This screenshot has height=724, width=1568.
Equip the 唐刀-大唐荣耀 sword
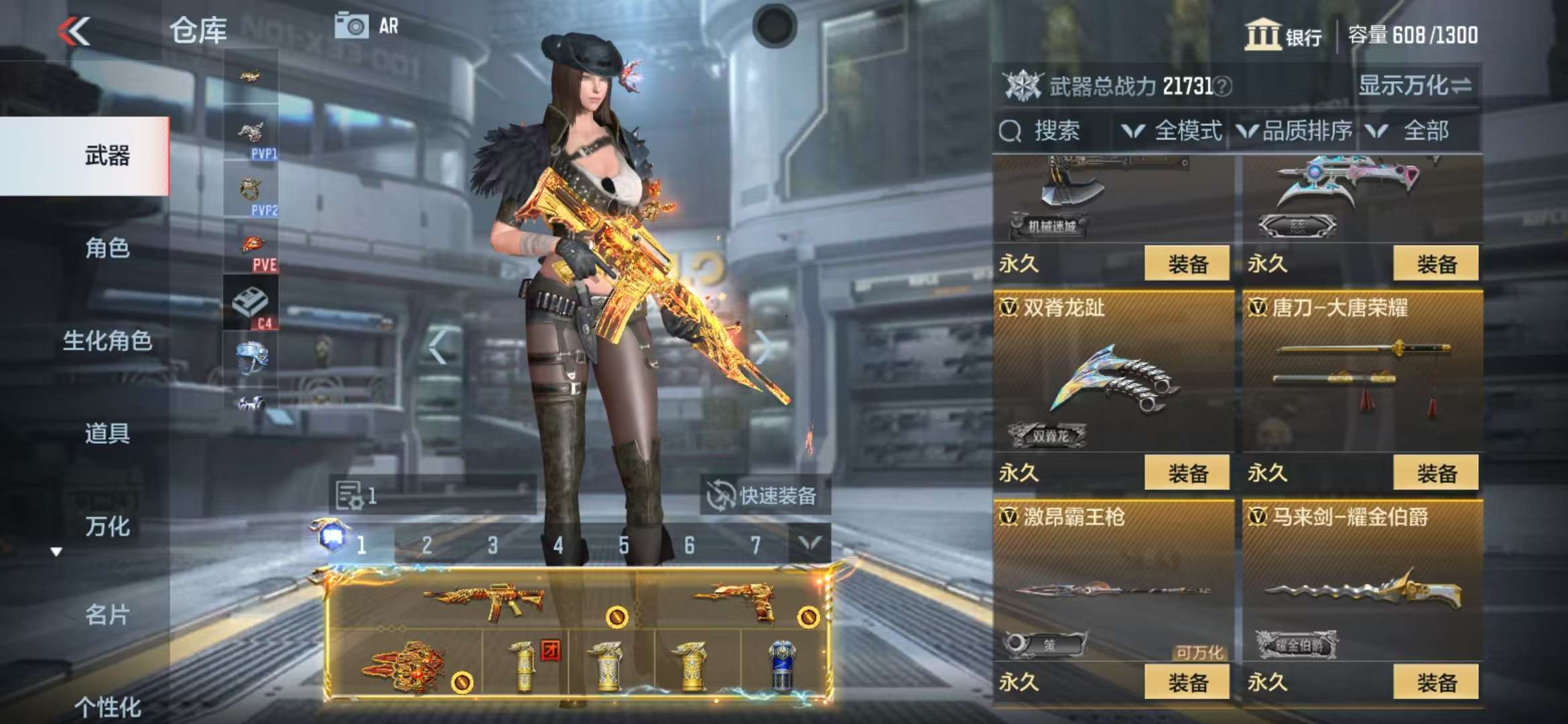[x=1436, y=473]
